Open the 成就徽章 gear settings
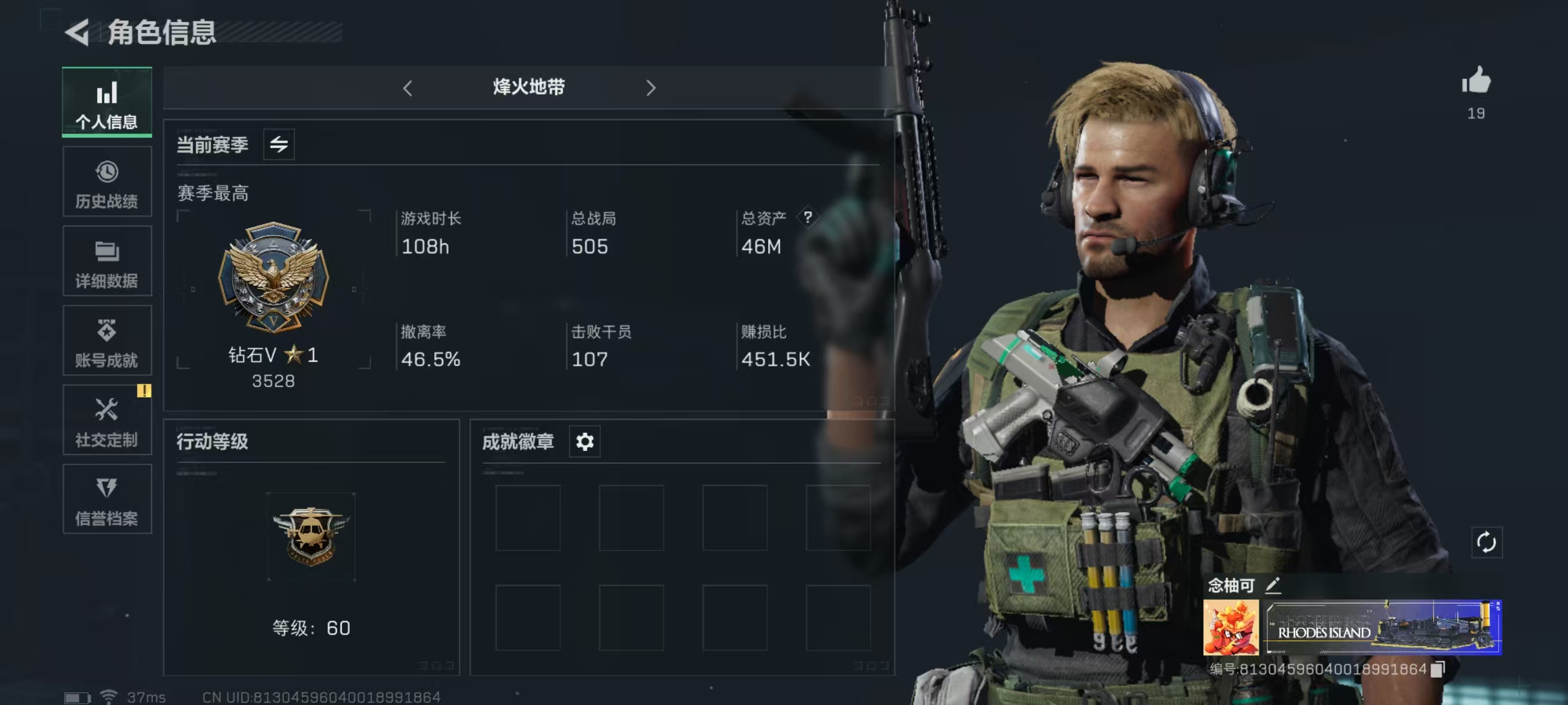 pos(585,441)
